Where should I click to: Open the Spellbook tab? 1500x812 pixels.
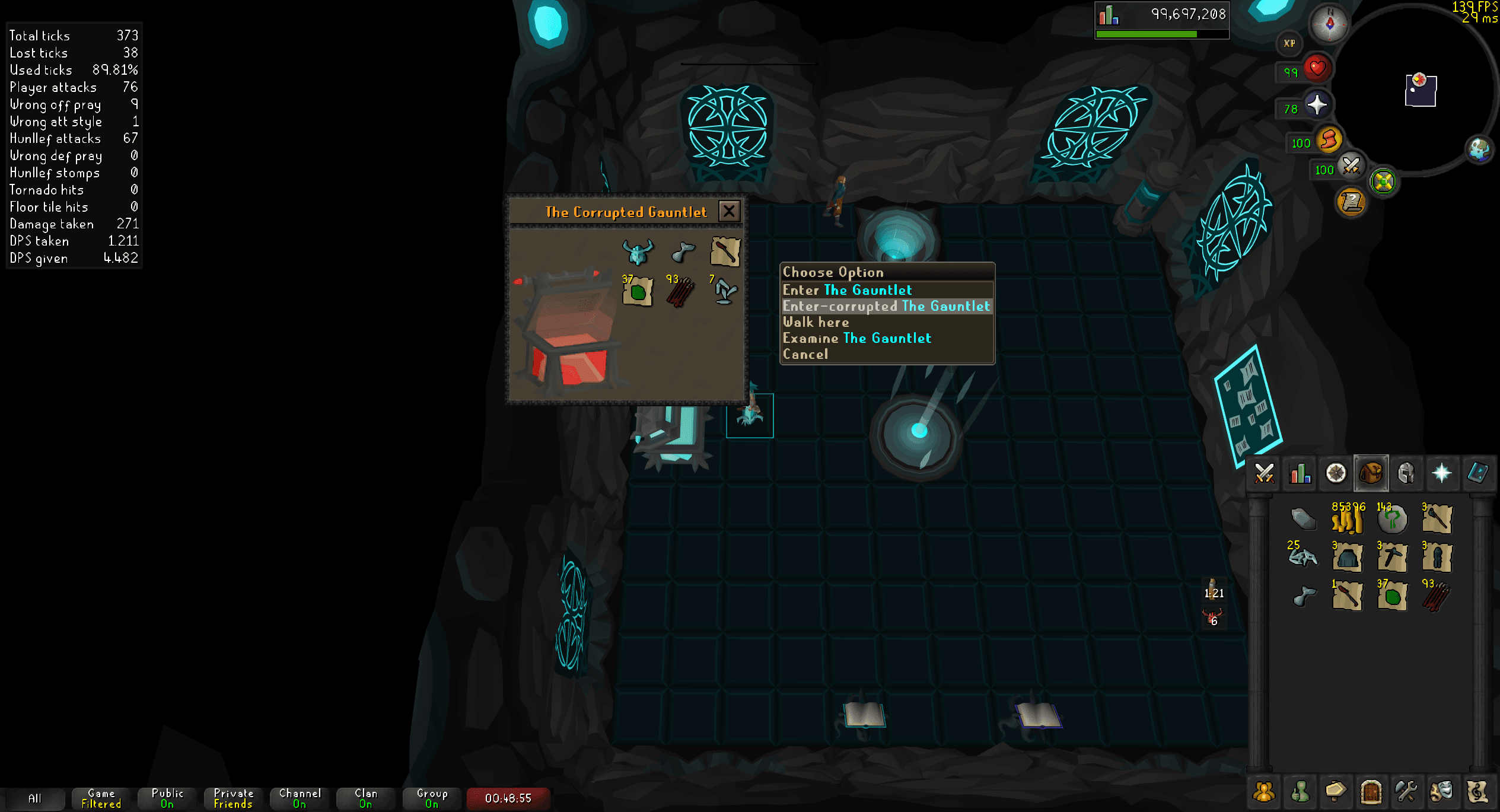coord(1477,473)
